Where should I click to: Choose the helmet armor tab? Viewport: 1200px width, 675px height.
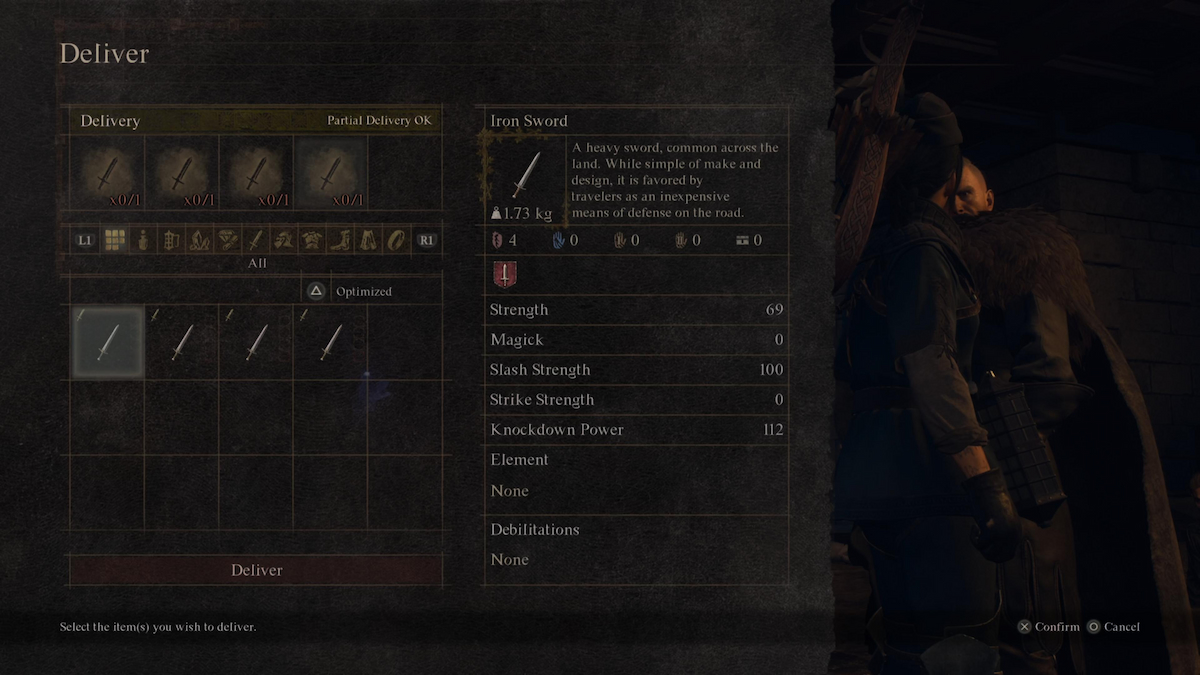pyautogui.click(x=284, y=240)
